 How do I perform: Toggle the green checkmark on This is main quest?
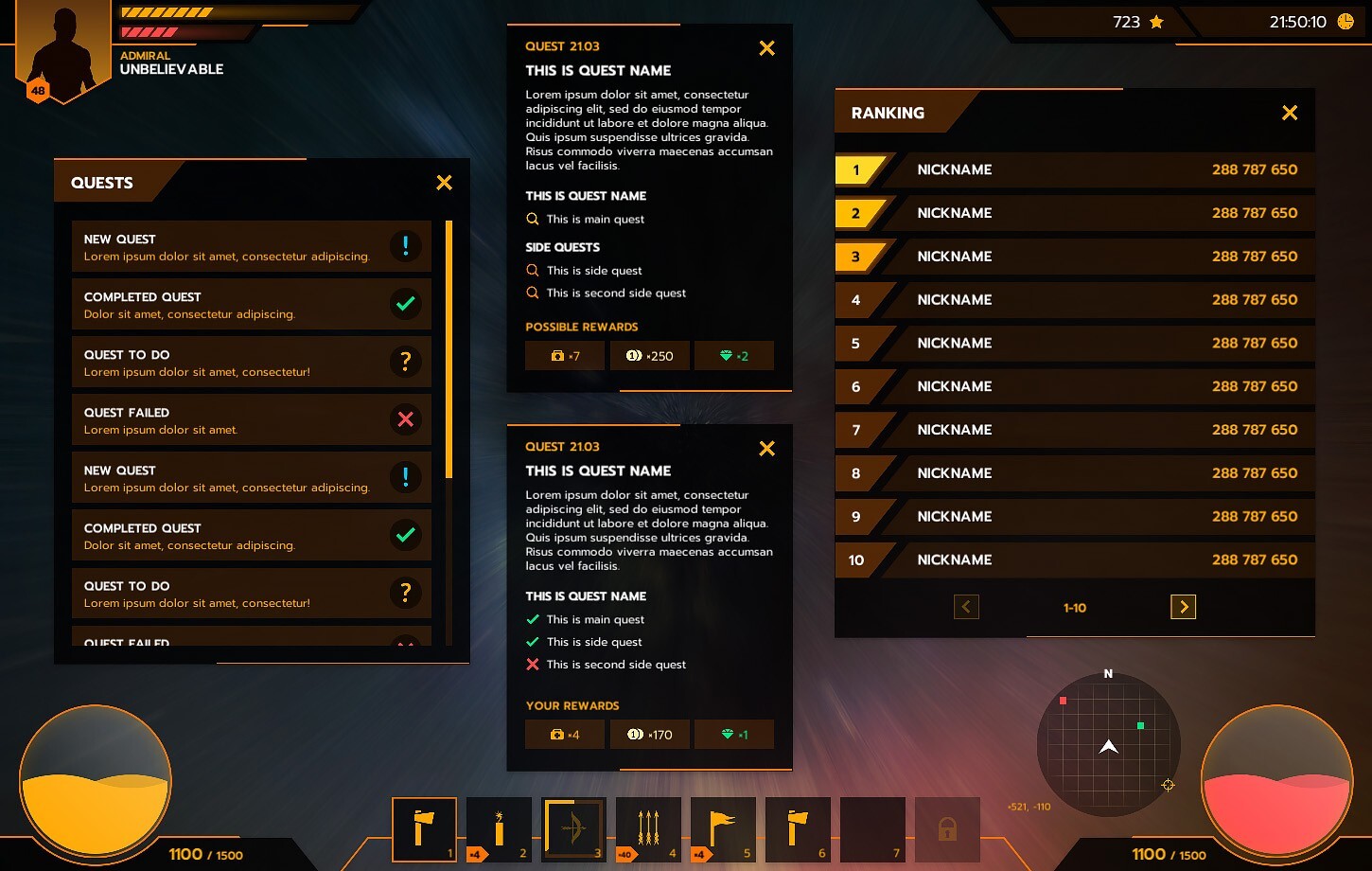[x=532, y=619]
